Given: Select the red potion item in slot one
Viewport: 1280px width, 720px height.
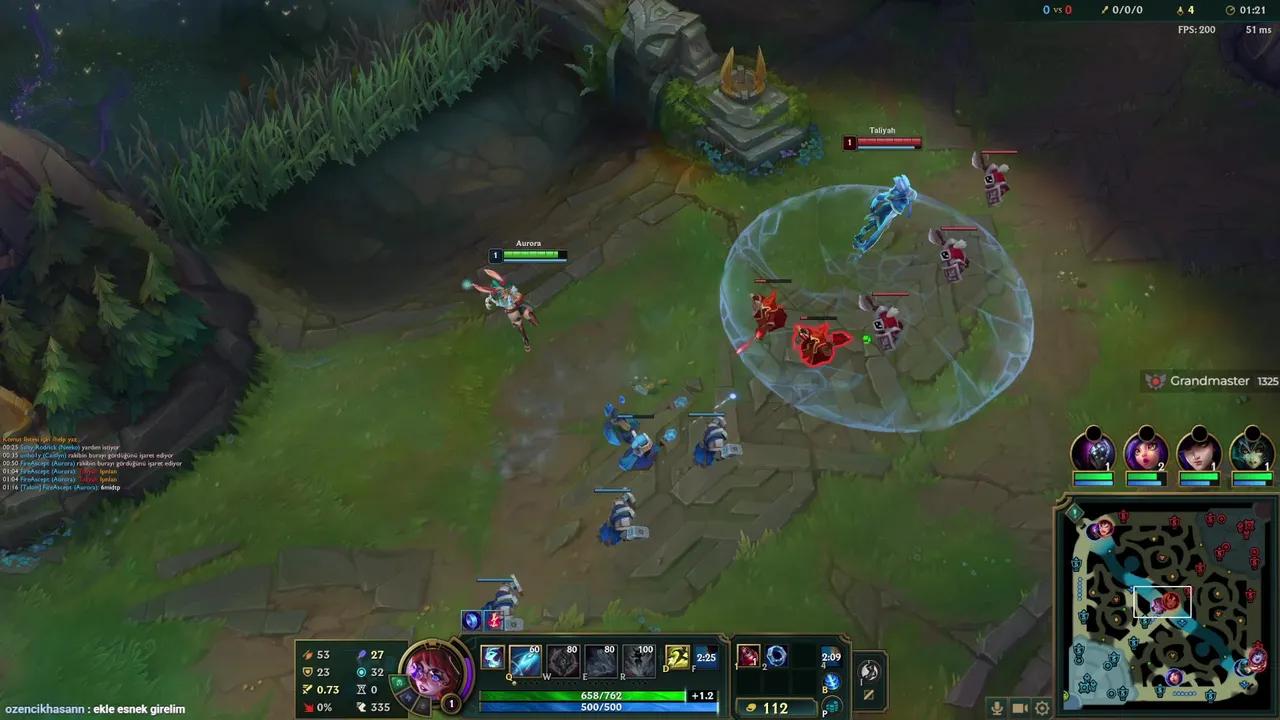Looking at the screenshot, I should tap(747, 658).
